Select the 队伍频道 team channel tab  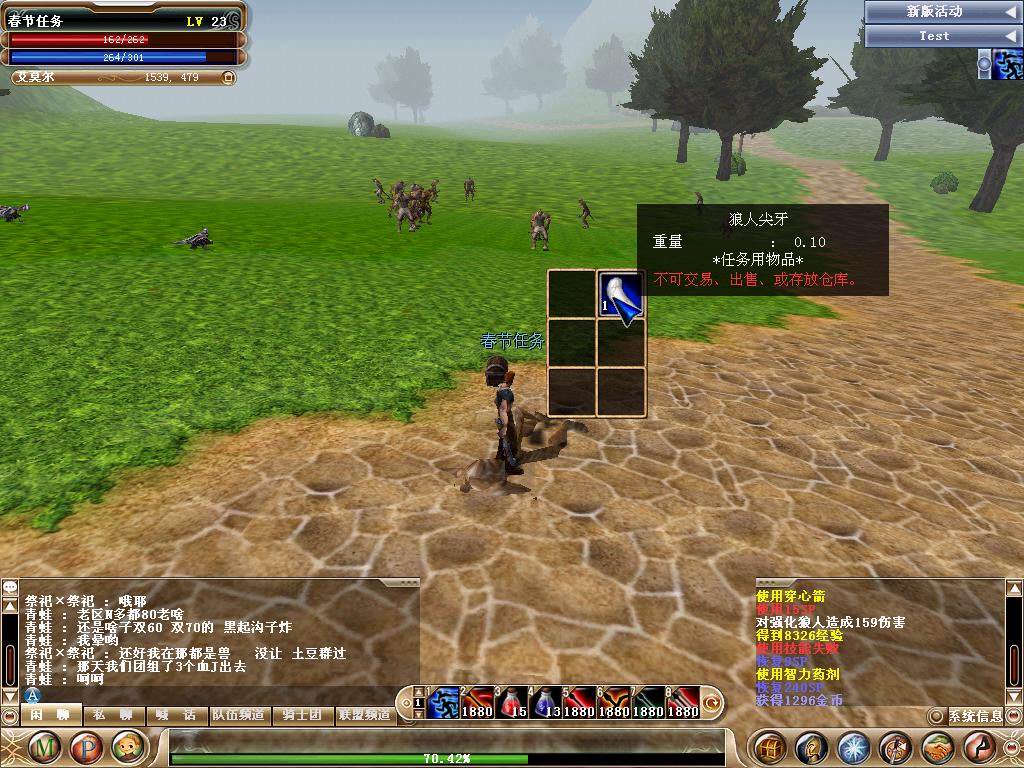[238, 715]
